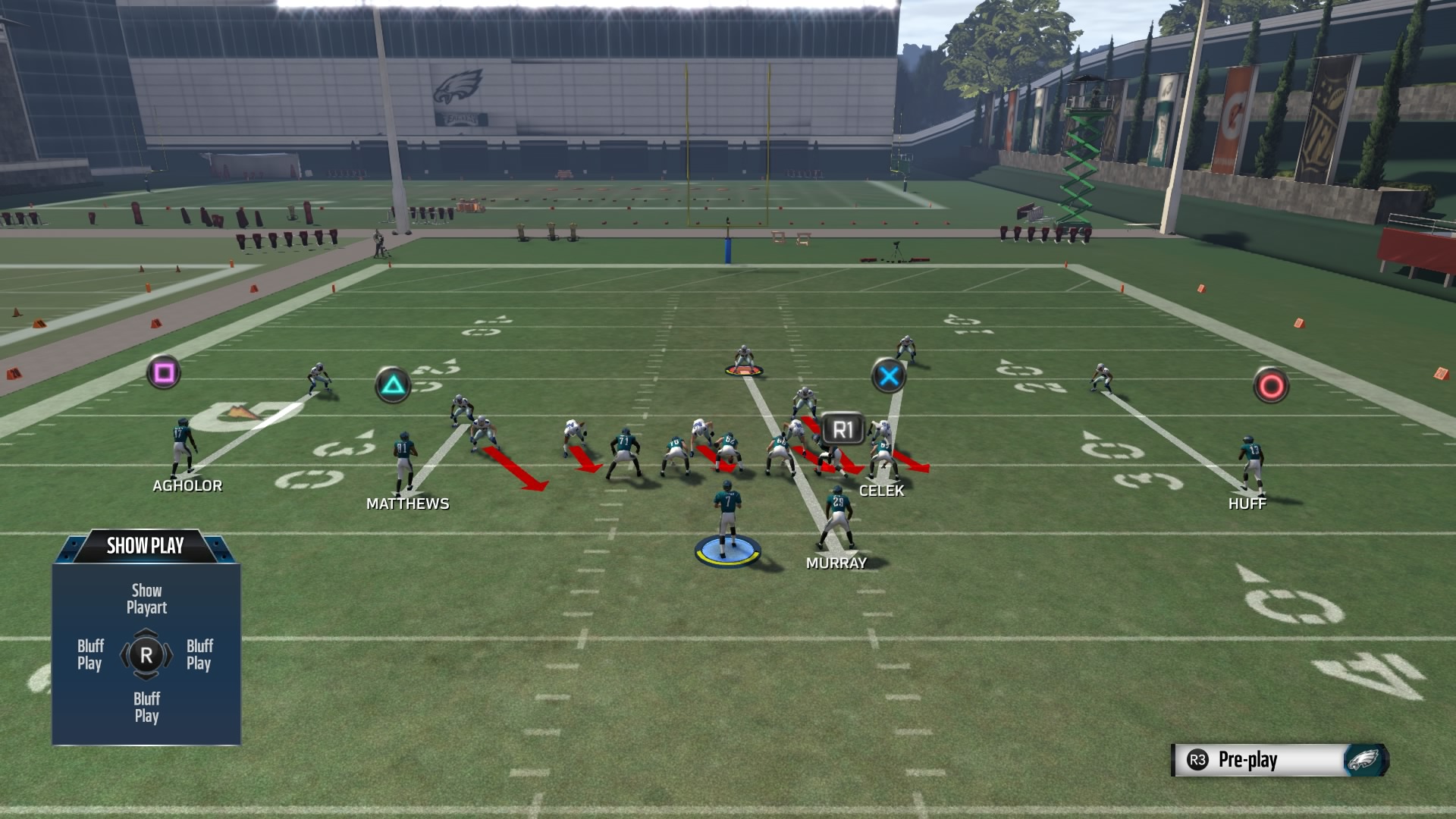Click the Pre-play button

tap(1247, 758)
